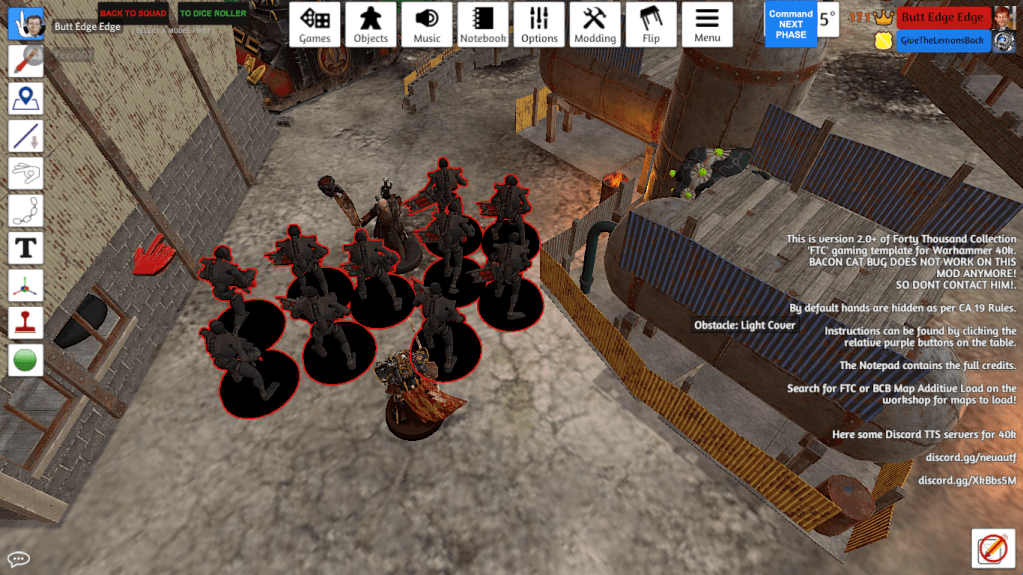
Task: Select the grab hand tool
Action: coord(24,24)
